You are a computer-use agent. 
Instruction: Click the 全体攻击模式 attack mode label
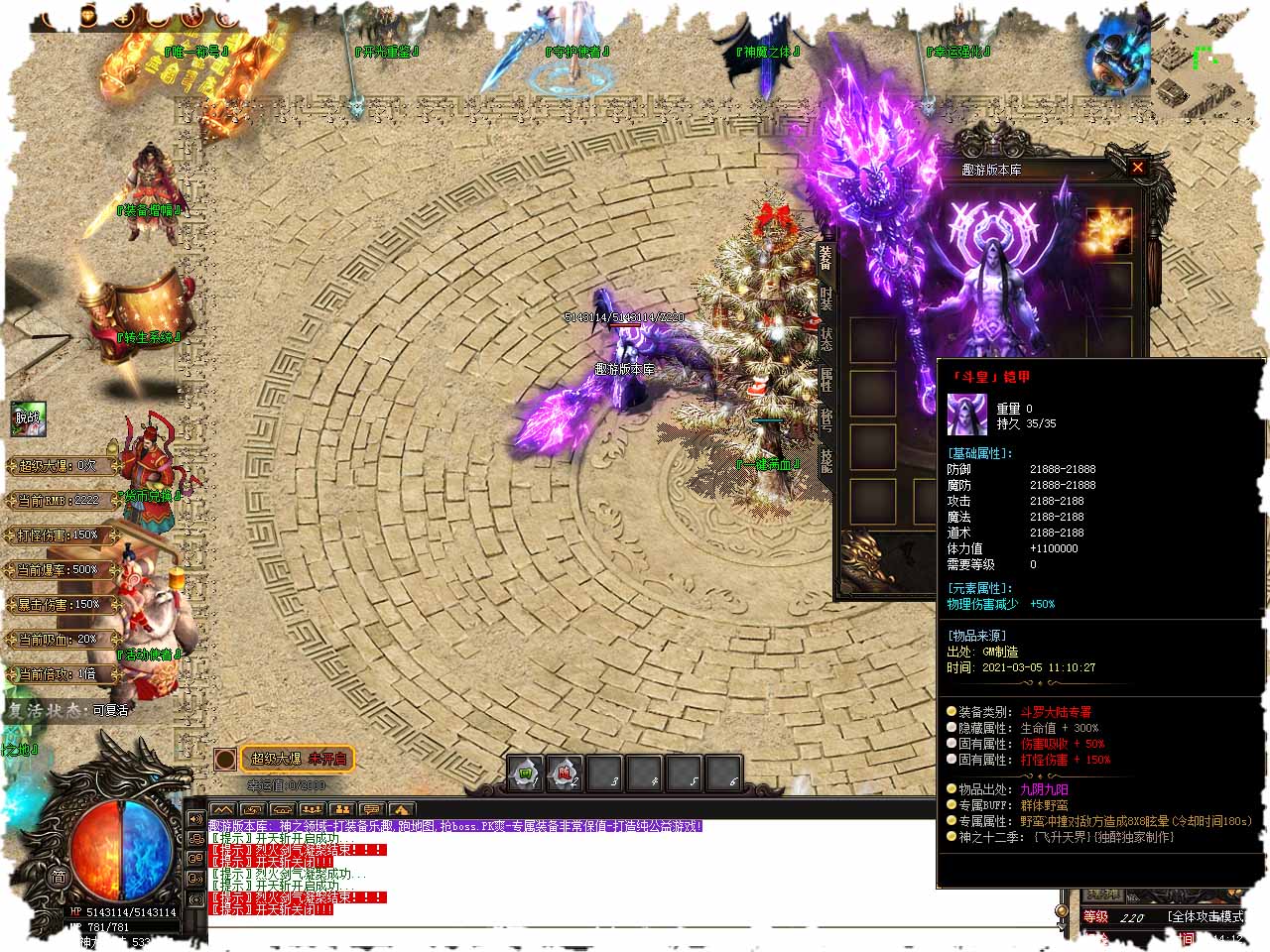tap(1205, 916)
